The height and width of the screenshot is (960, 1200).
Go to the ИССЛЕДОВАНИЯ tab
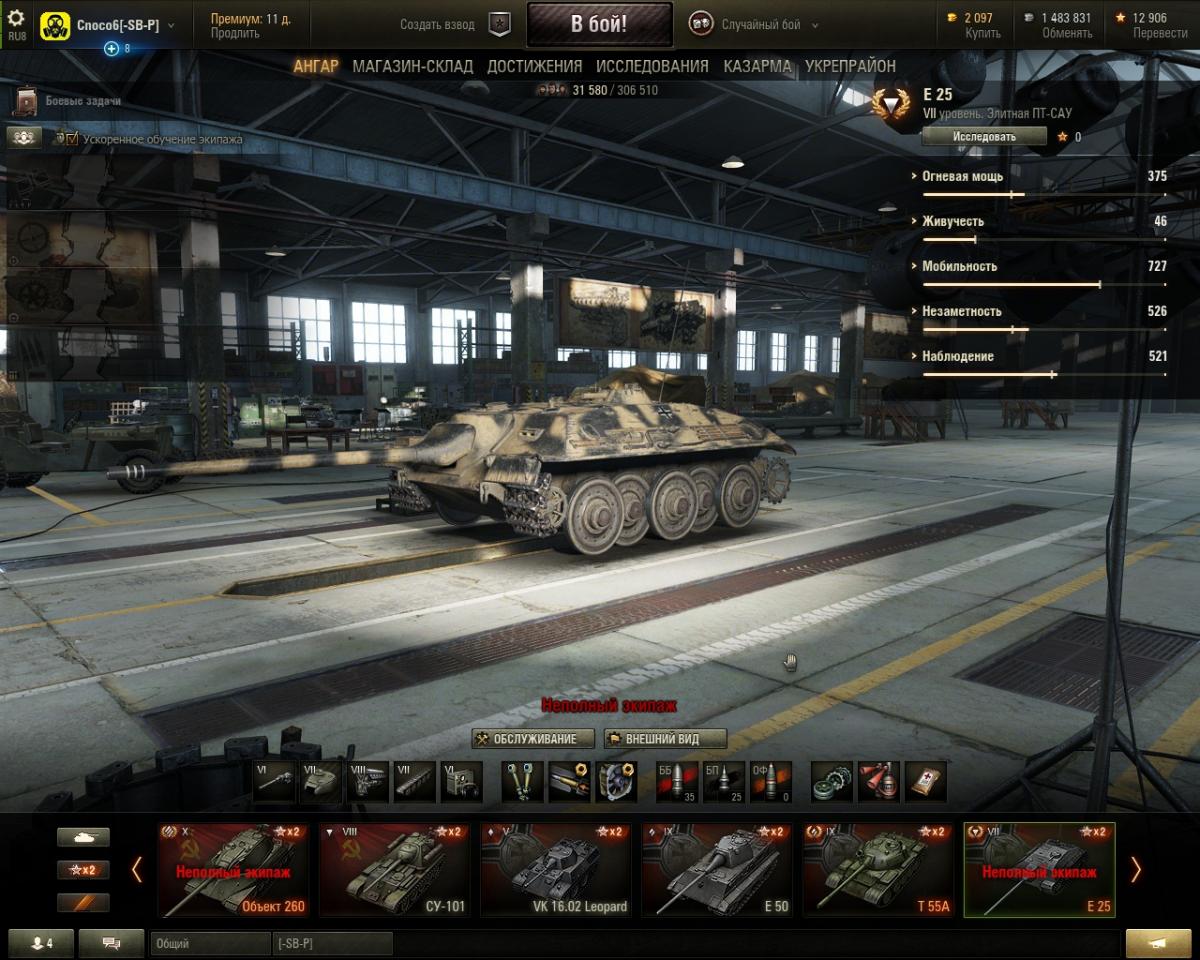coord(652,66)
